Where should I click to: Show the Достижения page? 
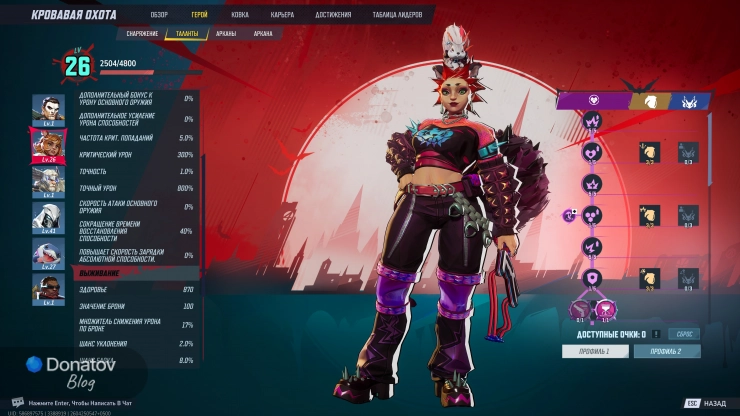332,15
